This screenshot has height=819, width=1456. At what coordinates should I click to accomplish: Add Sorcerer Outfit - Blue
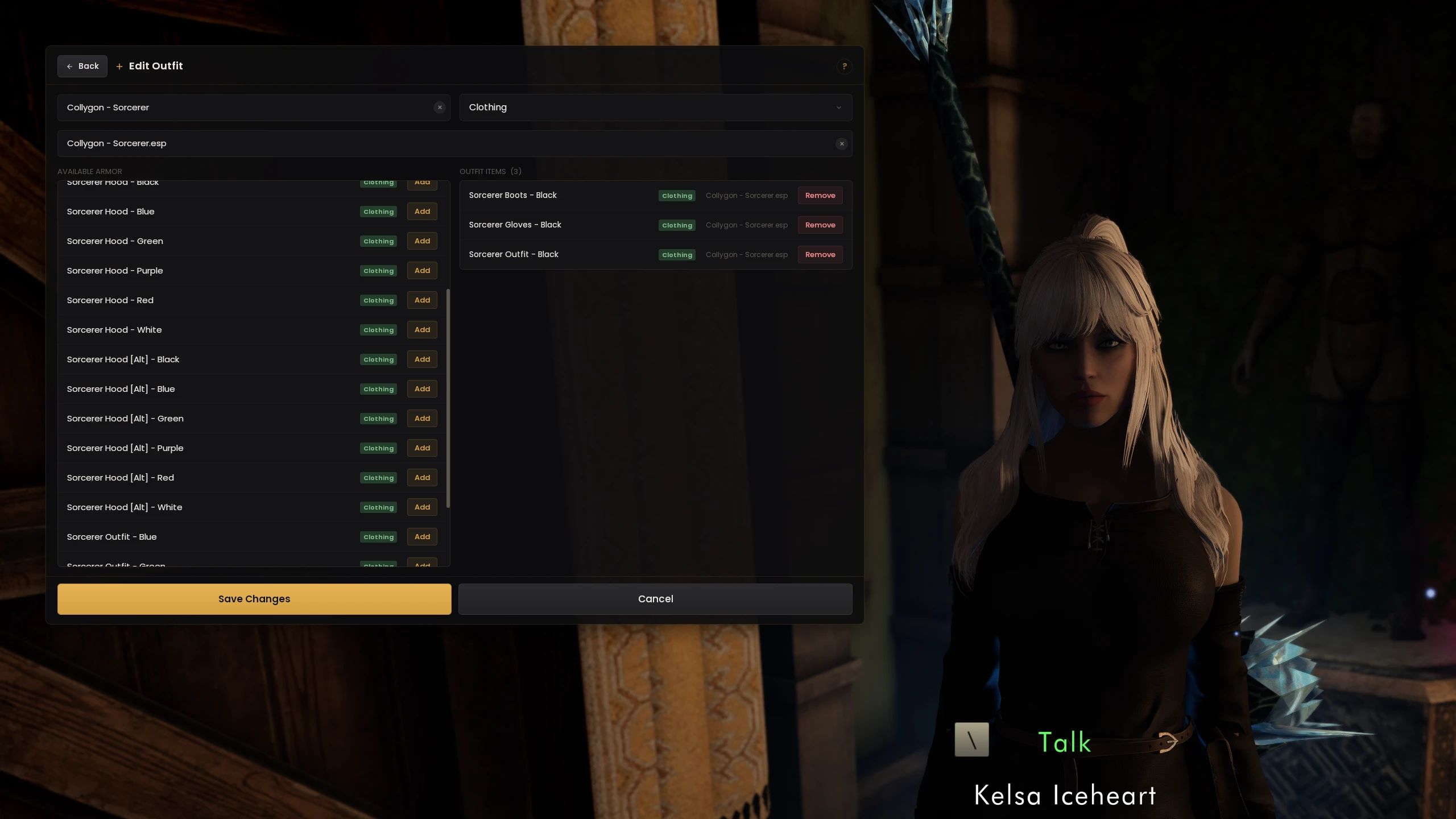421,536
